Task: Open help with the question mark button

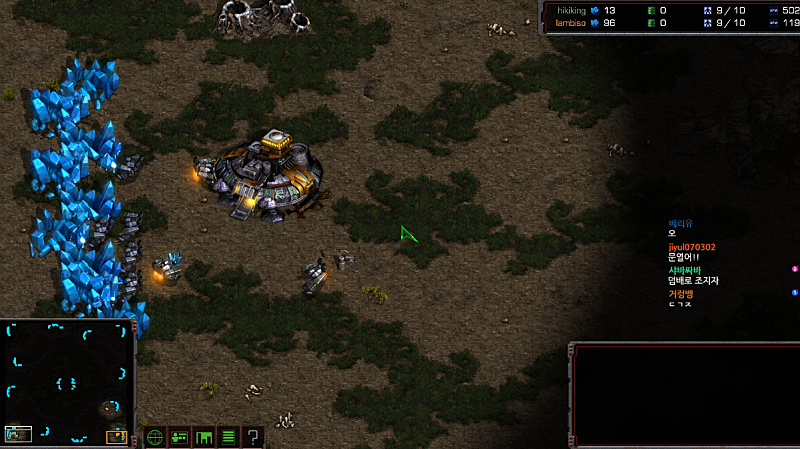Action: (x=253, y=437)
